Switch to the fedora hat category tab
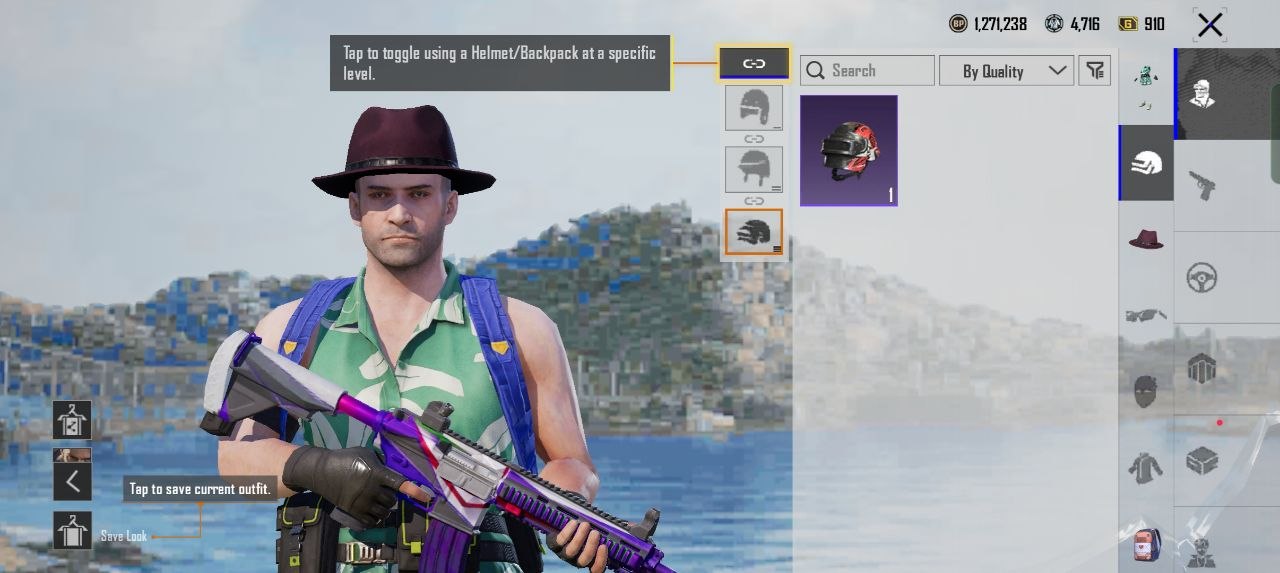This screenshot has width=1280, height=573. tap(1146, 239)
